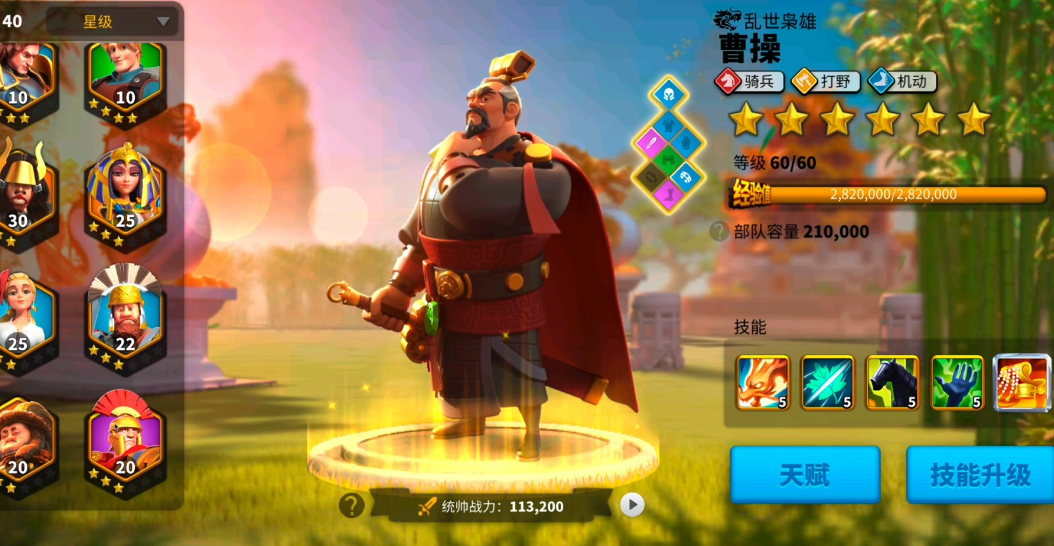This screenshot has height=546, width=1054.
Task: Select the green slash skill icon
Action: coord(827,382)
